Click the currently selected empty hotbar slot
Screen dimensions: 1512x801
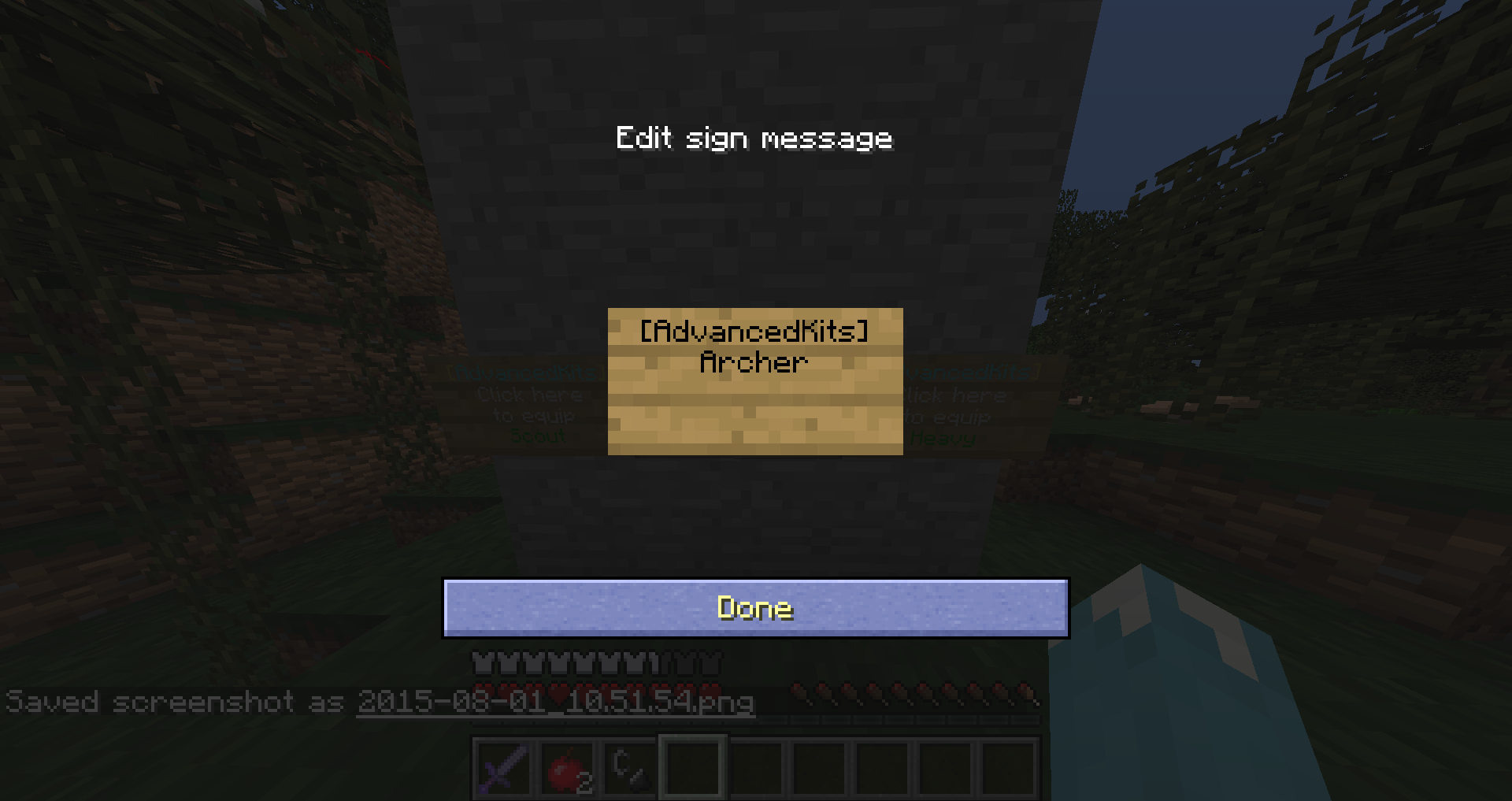point(693,768)
